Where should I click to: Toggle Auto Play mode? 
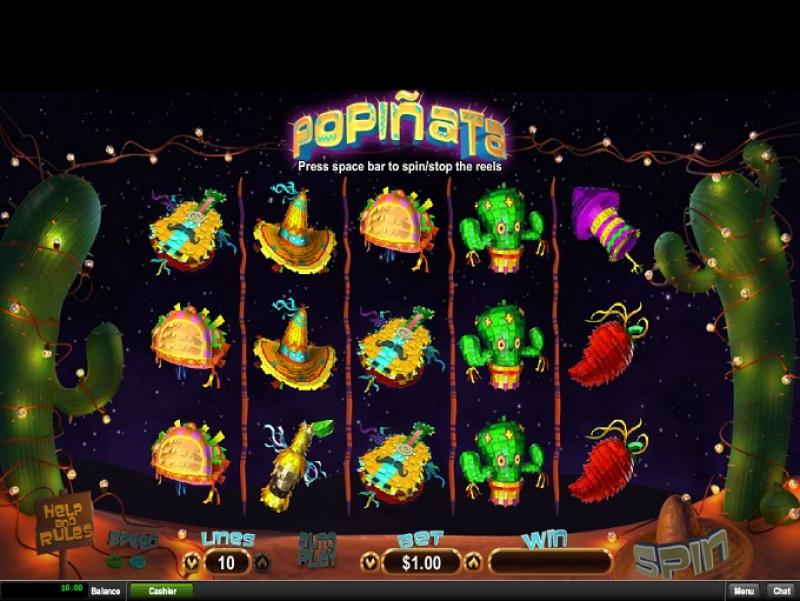(x=316, y=552)
